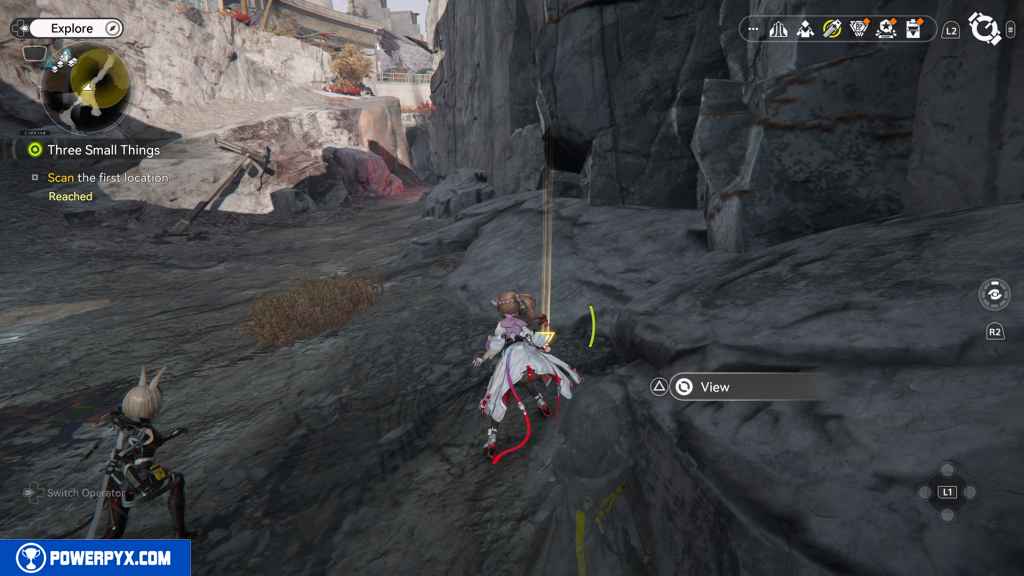Open the tower-shaped icon in the top bar
1024x576 pixels.
click(x=778, y=29)
